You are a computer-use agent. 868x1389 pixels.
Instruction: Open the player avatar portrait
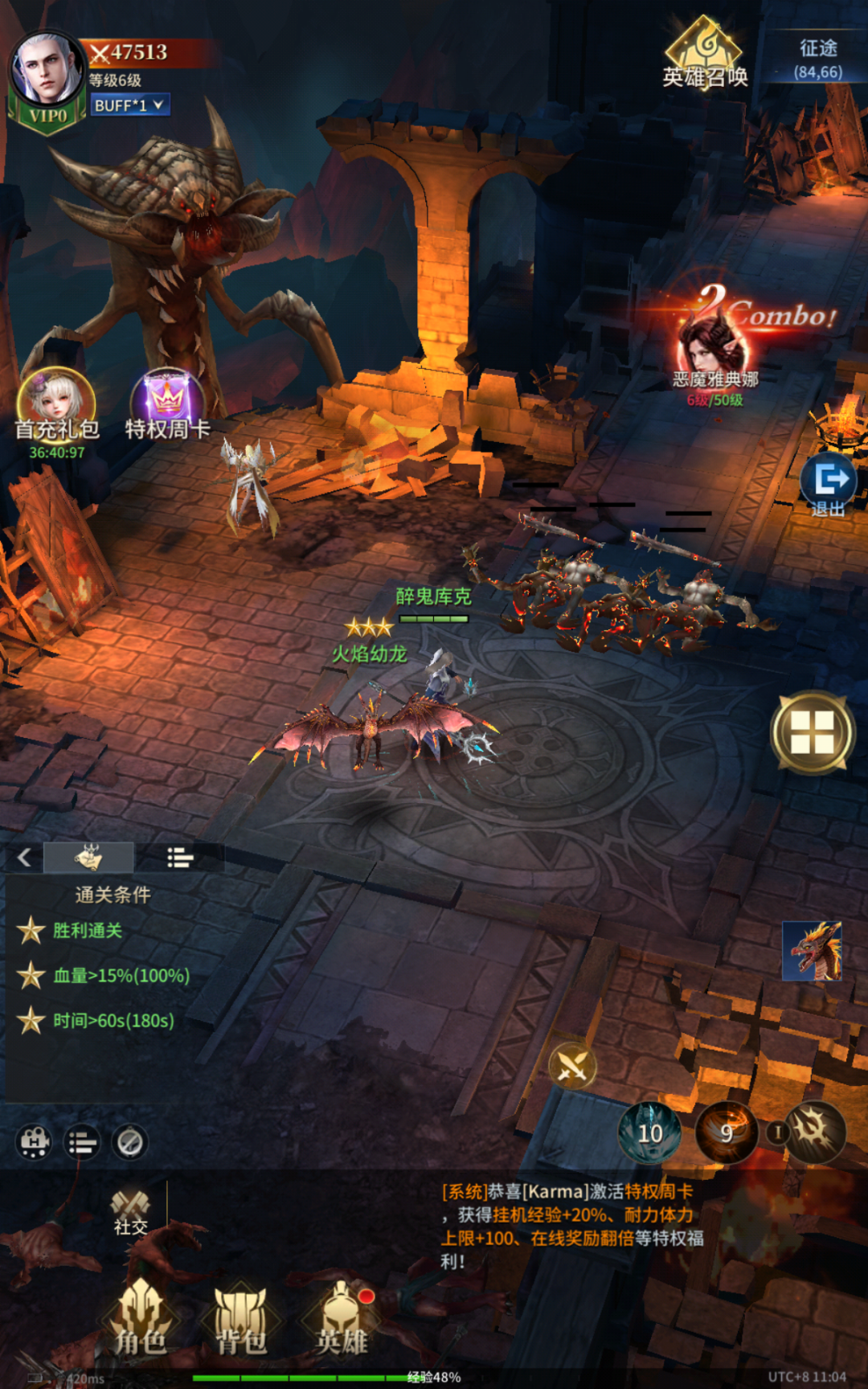[x=47, y=71]
